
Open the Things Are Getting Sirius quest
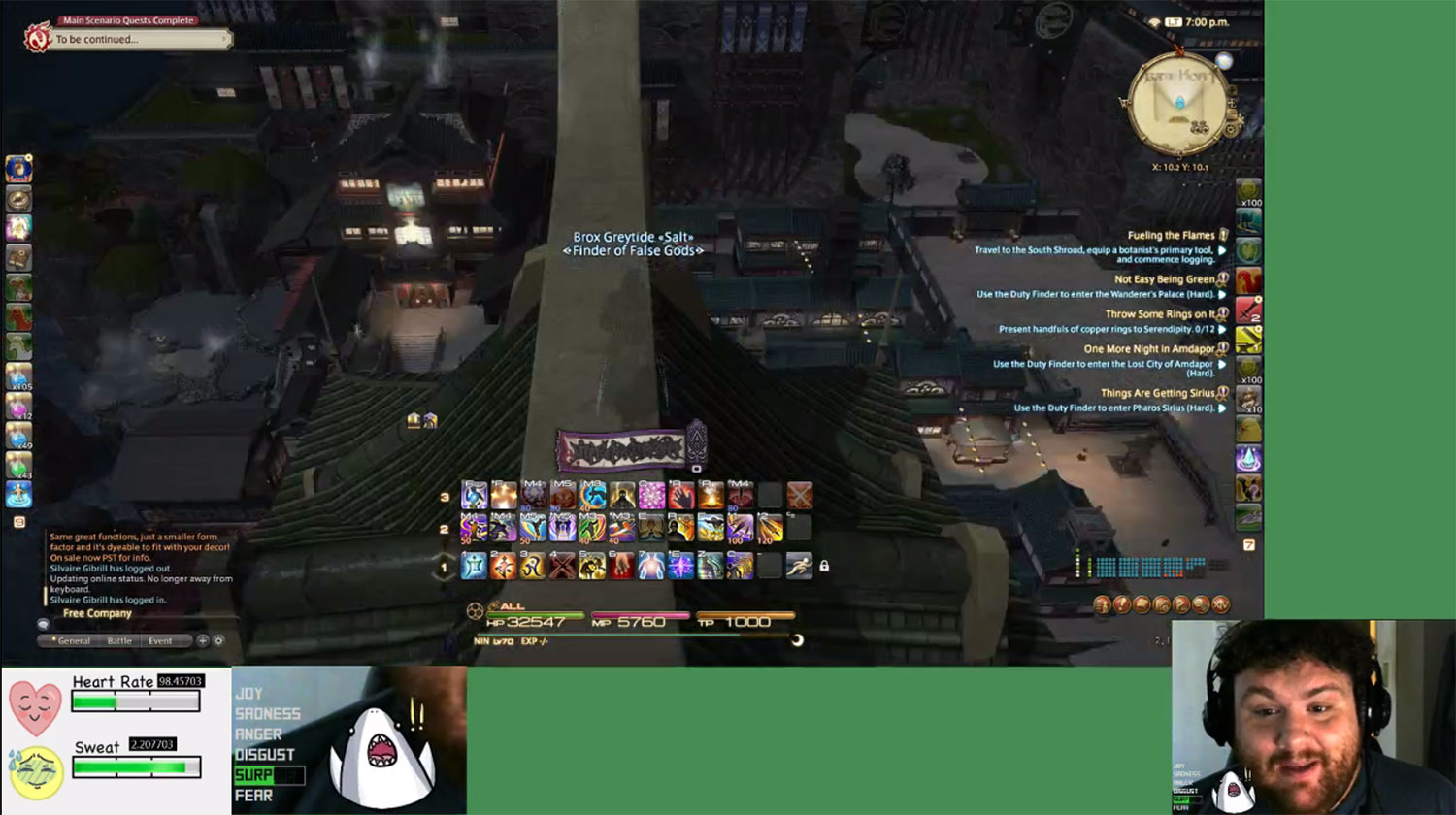tap(1157, 393)
